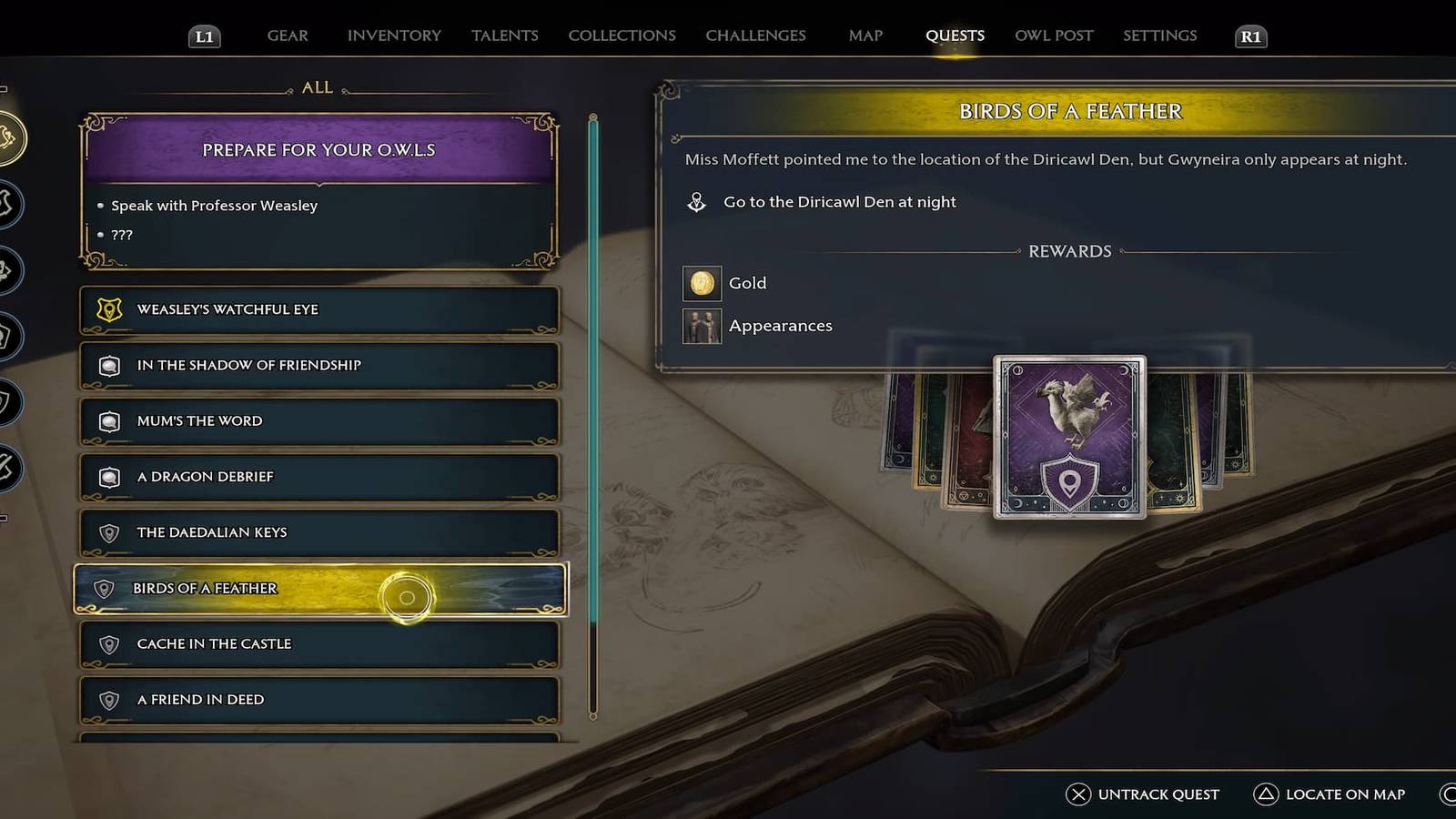
Task: Select the Quests tab
Action: click(x=955, y=35)
